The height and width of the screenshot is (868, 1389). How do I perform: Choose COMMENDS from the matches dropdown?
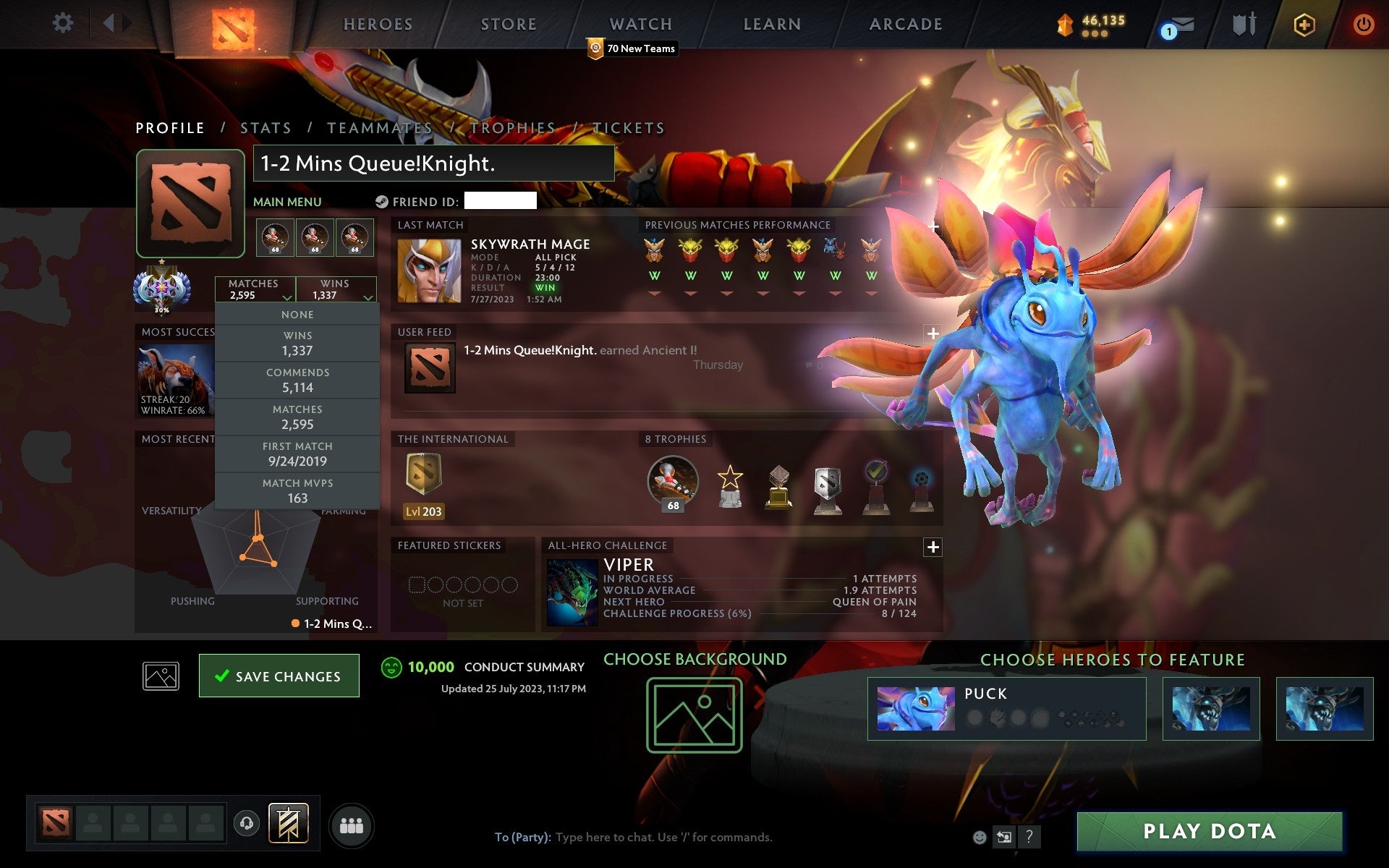[298, 380]
